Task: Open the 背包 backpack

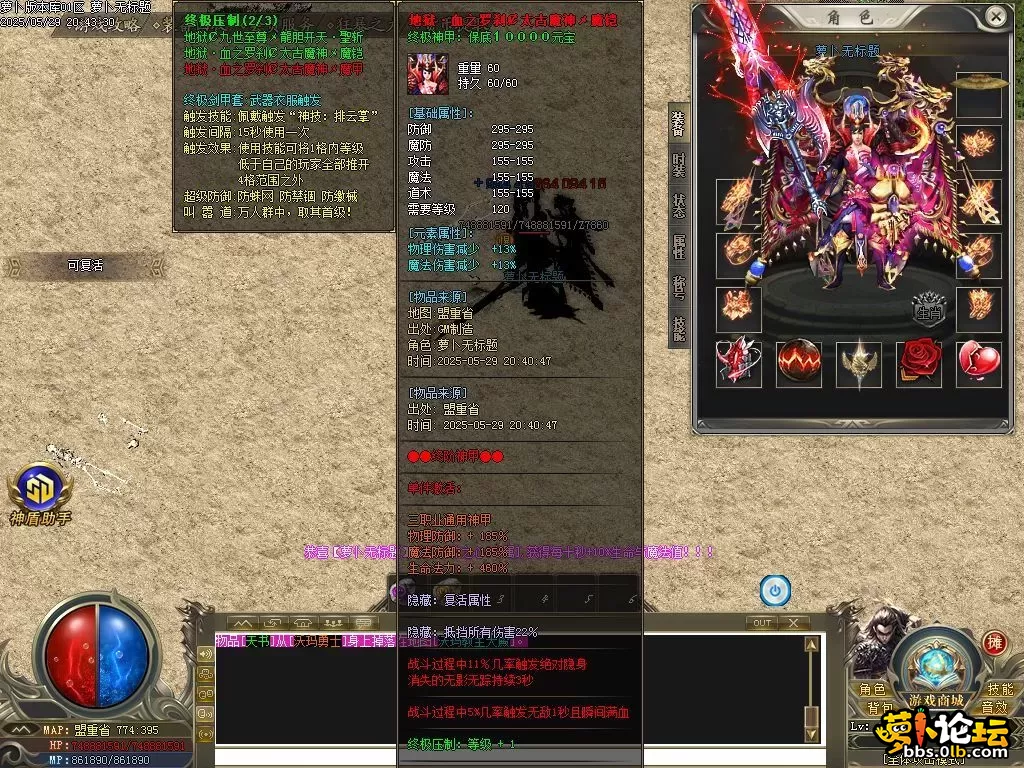Action: click(881, 707)
